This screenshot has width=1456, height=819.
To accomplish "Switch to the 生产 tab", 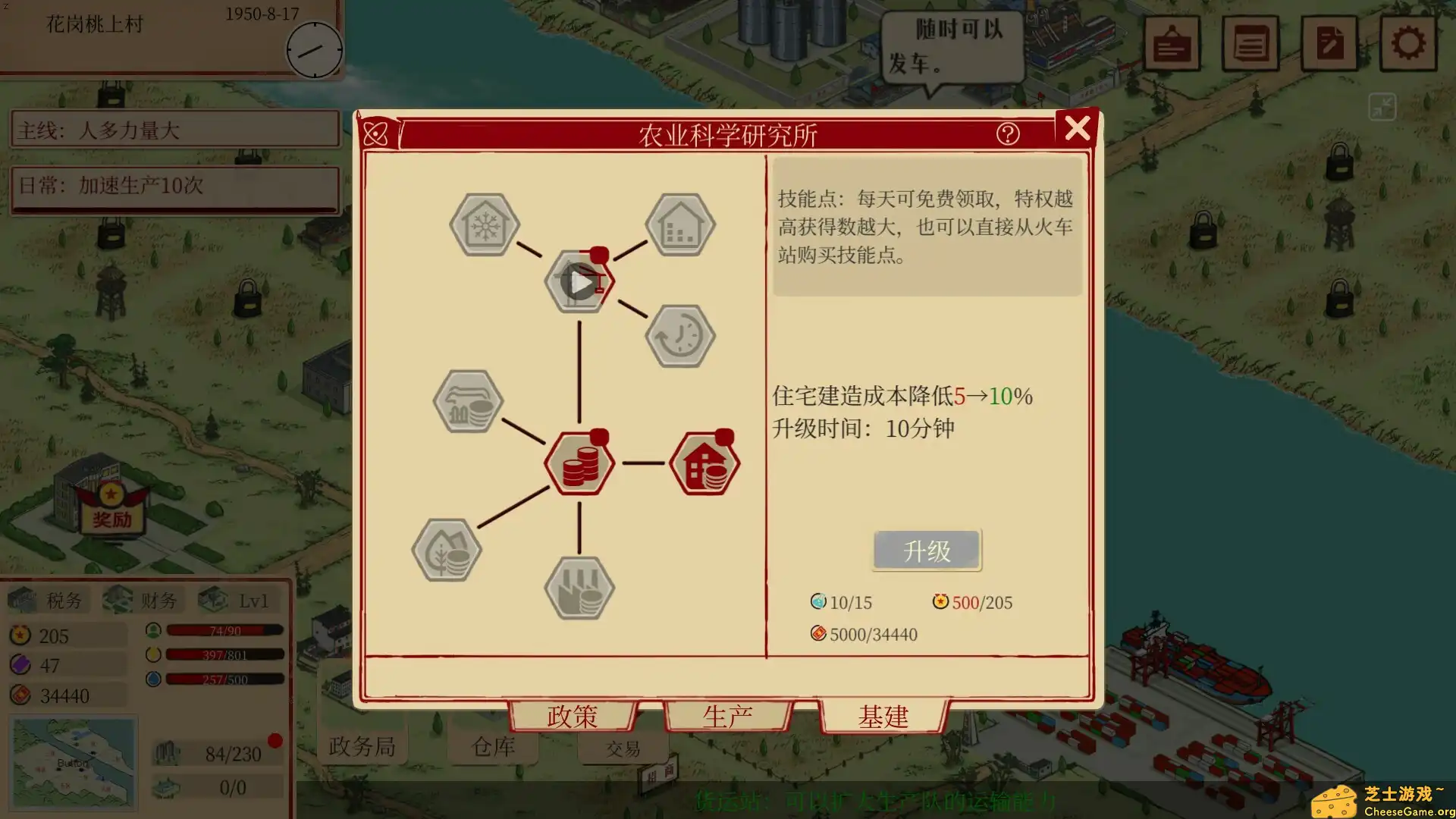I will coord(728,716).
